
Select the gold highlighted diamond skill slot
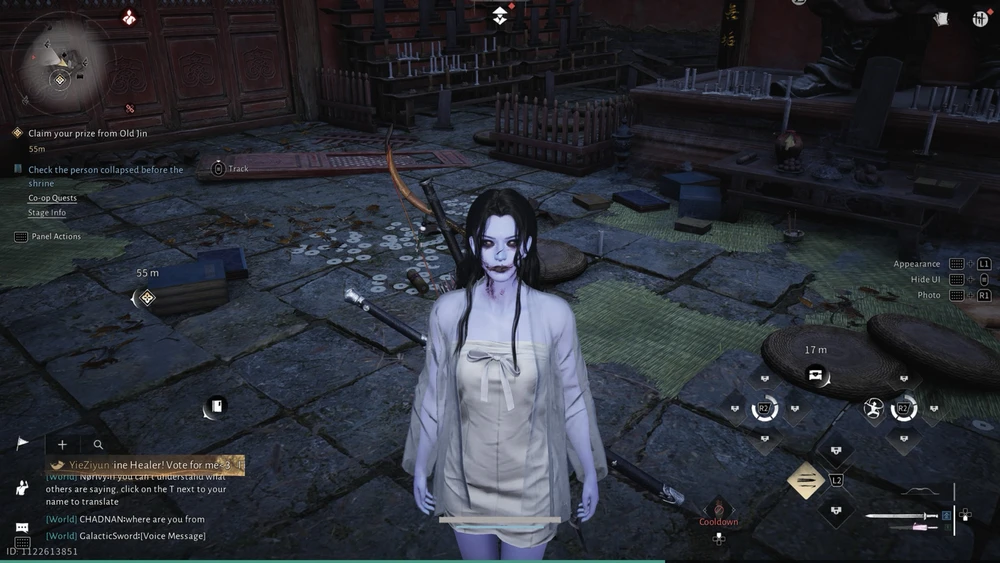tap(806, 481)
